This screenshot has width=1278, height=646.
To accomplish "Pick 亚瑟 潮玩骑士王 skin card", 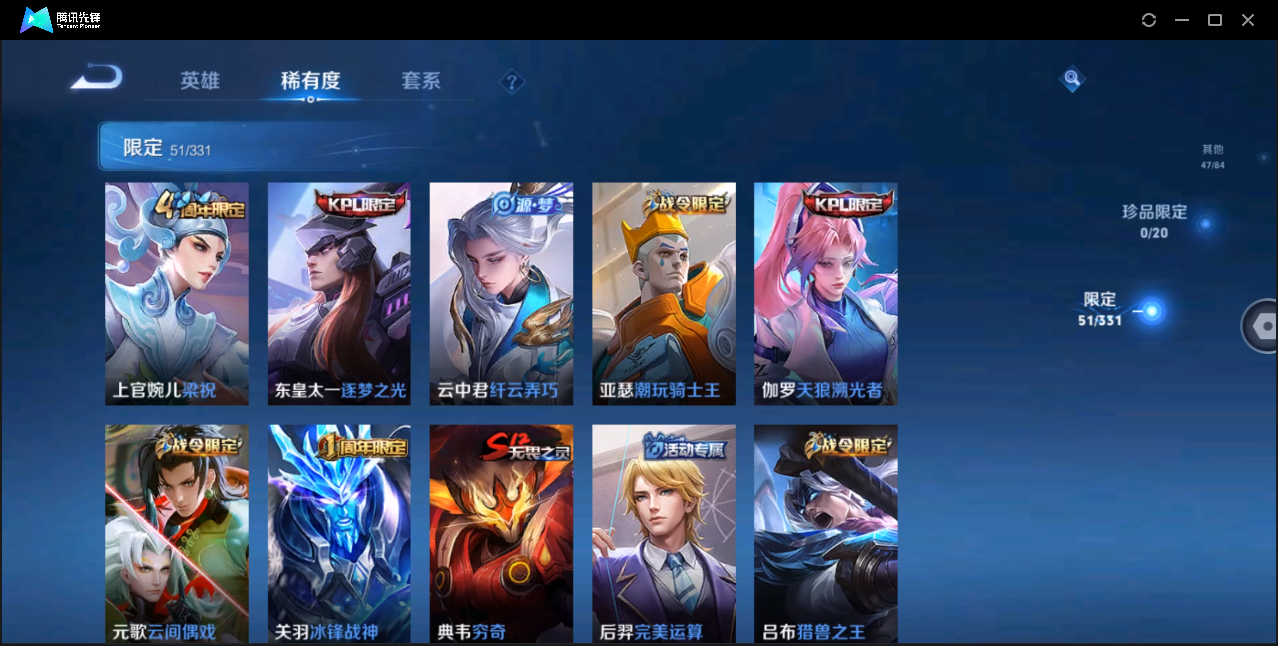I will (664, 293).
